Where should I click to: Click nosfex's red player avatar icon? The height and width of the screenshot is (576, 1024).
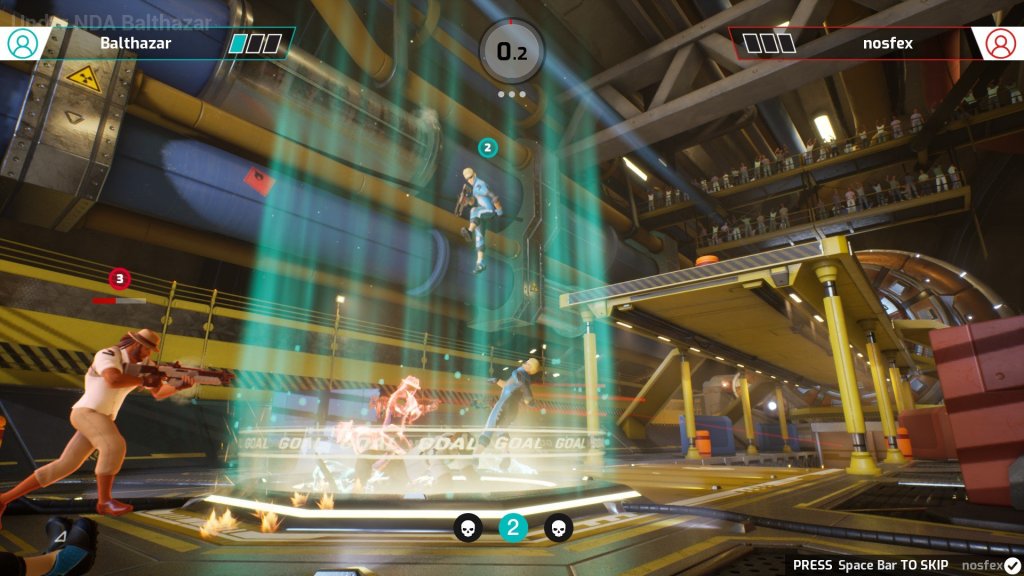[x=1000, y=43]
